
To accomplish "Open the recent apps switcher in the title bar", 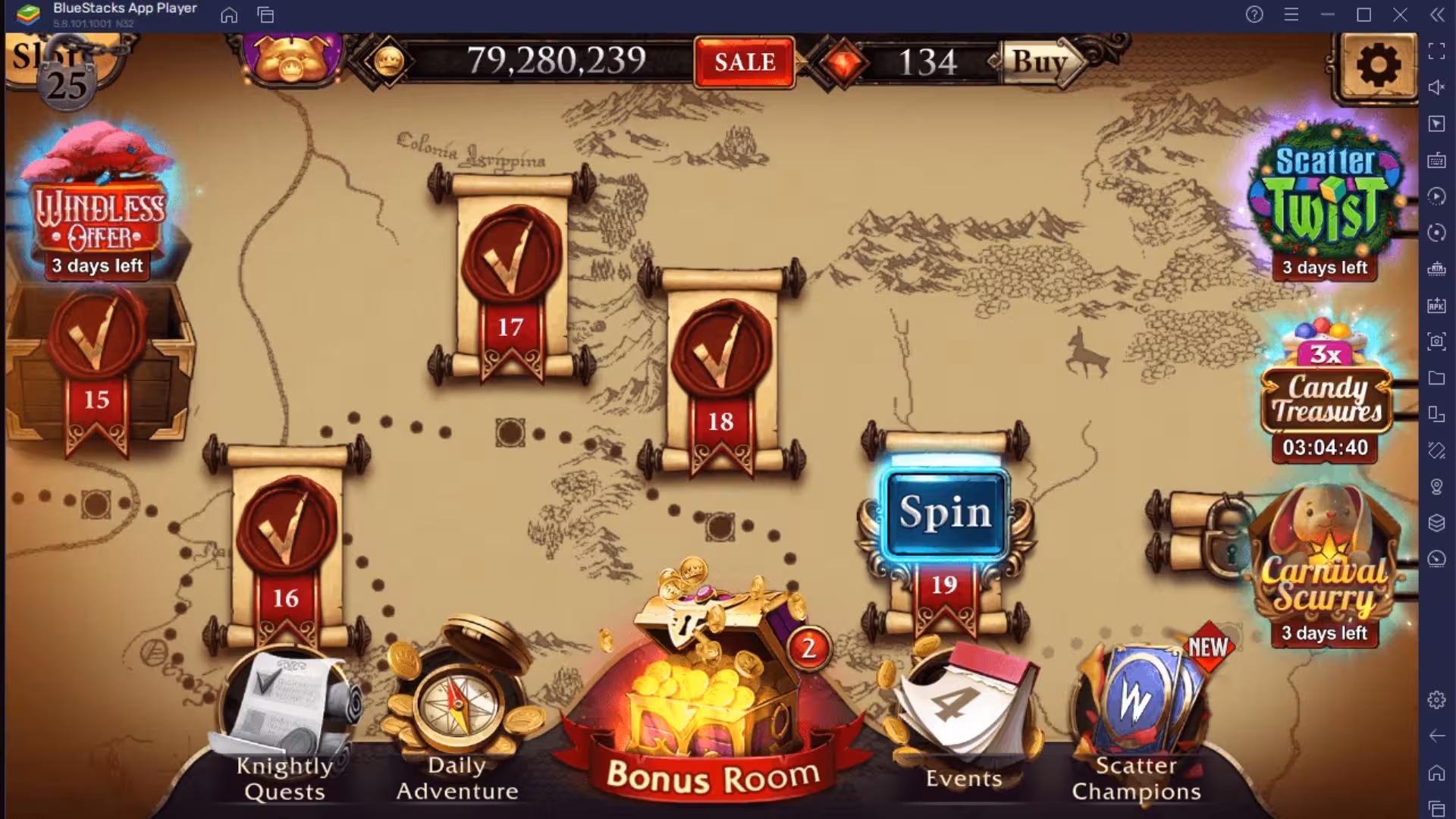I will [x=265, y=15].
